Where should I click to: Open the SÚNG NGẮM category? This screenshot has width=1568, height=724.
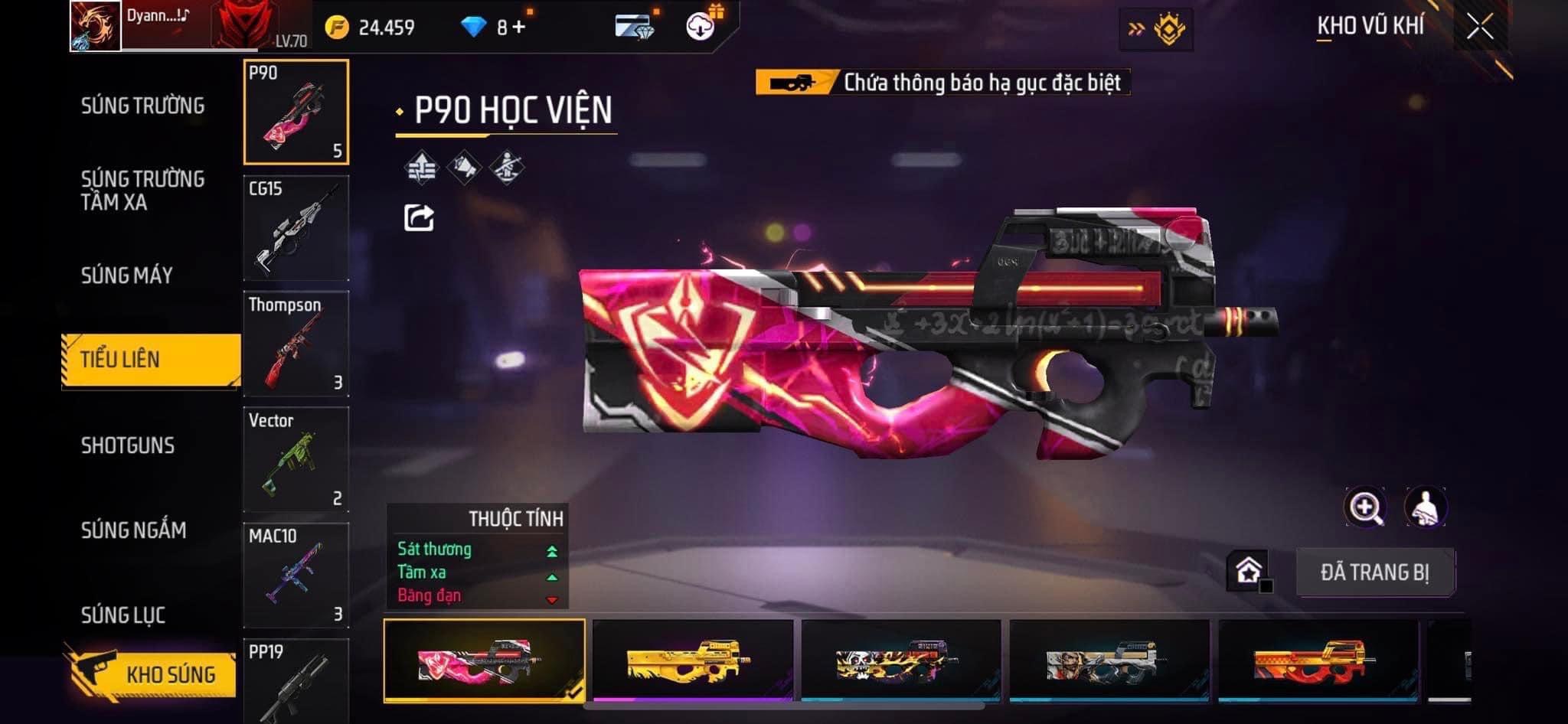click(x=133, y=530)
